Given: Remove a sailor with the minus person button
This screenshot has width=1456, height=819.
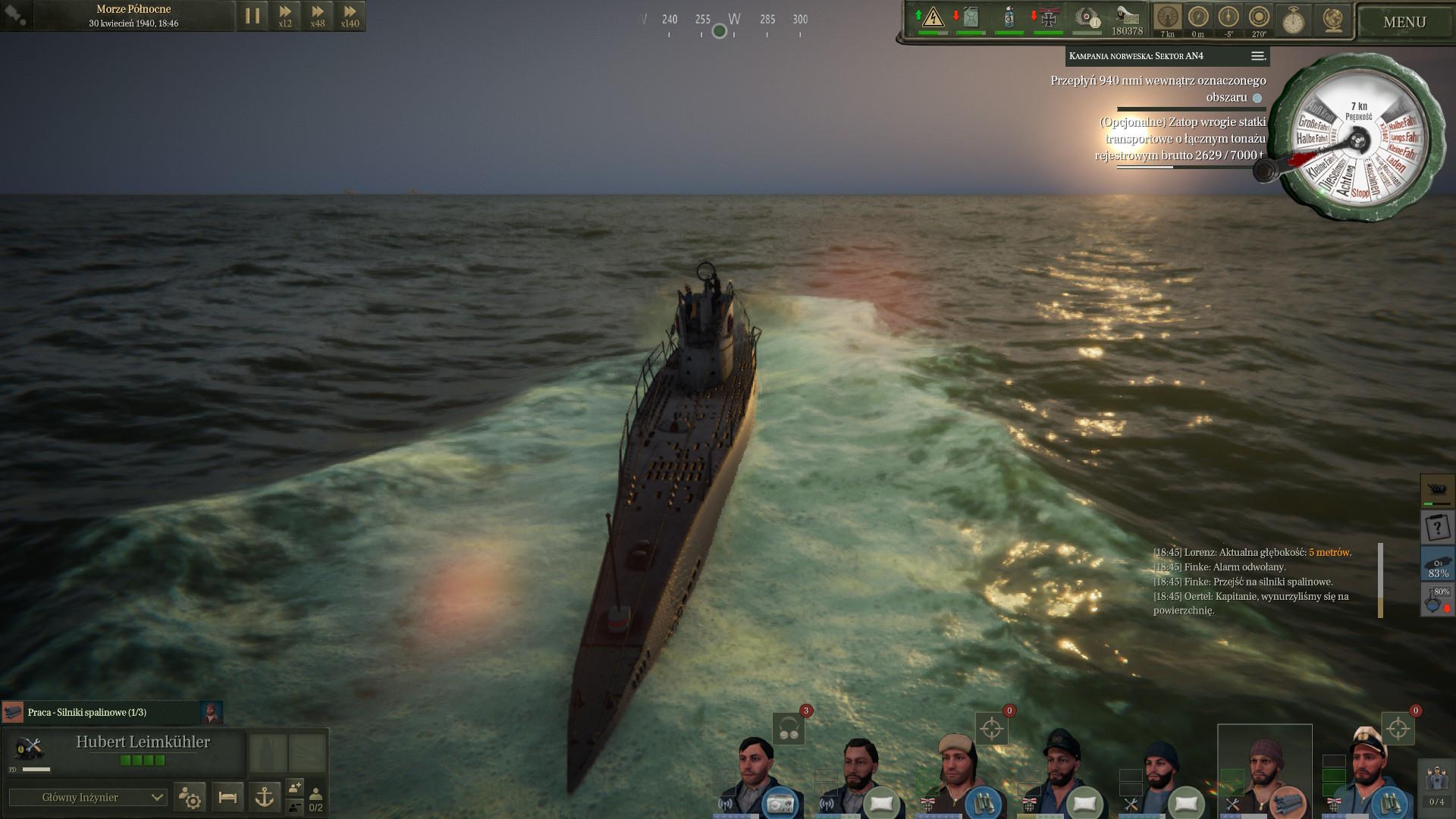Looking at the screenshot, I should click(295, 806).
